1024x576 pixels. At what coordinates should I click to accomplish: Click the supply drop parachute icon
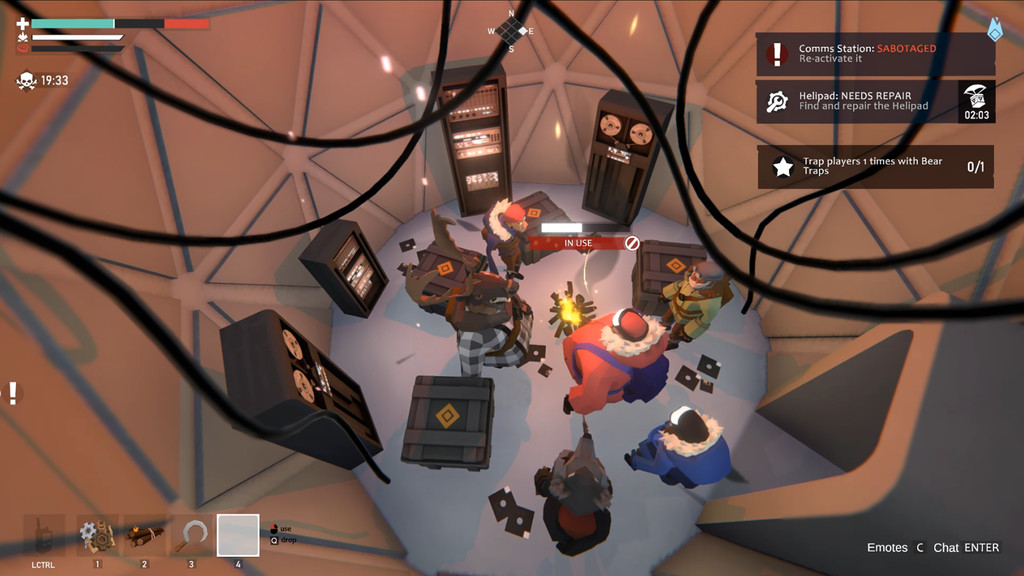pos(977,96)
